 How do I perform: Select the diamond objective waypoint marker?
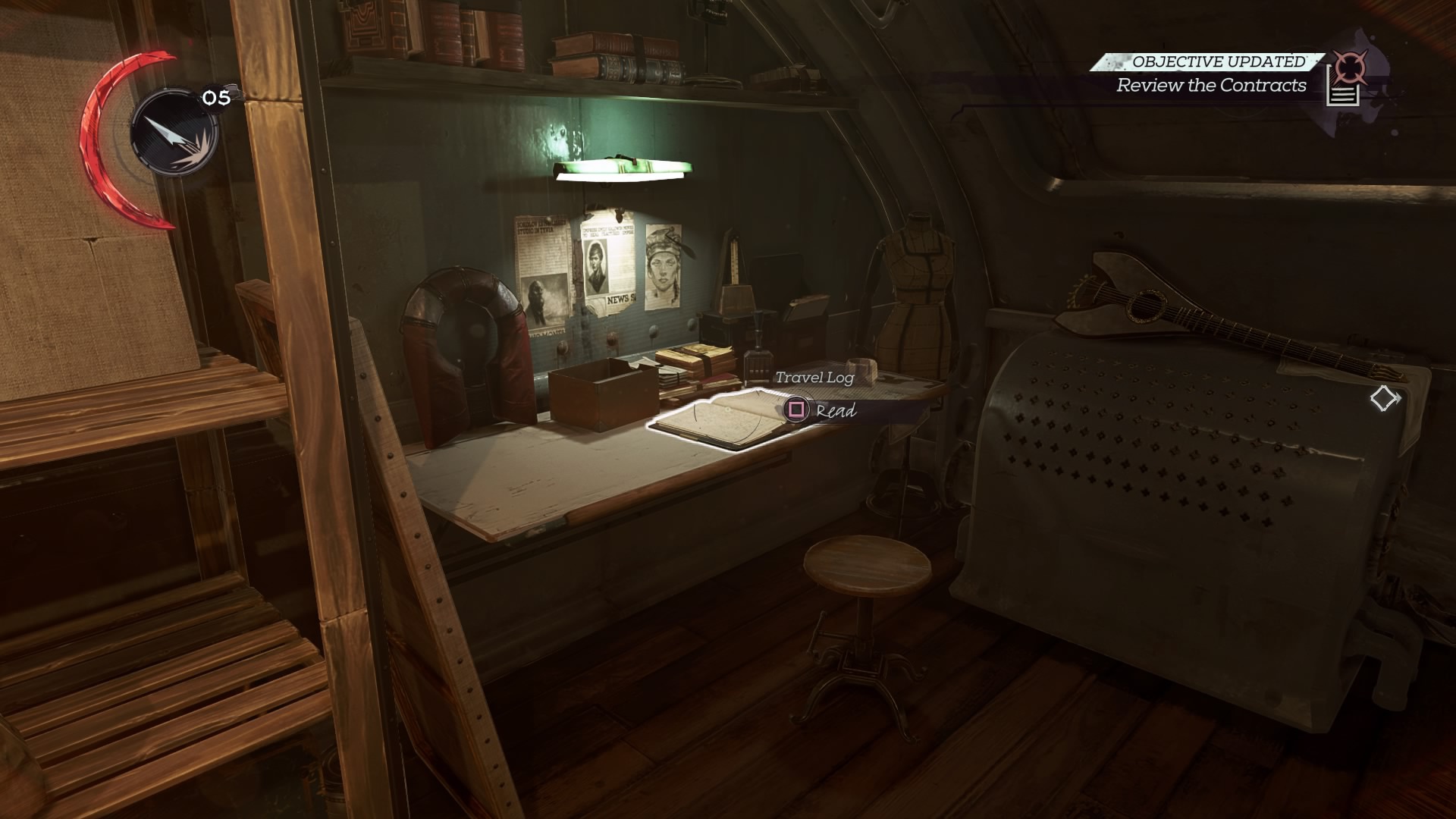[x=1384, y=398]
